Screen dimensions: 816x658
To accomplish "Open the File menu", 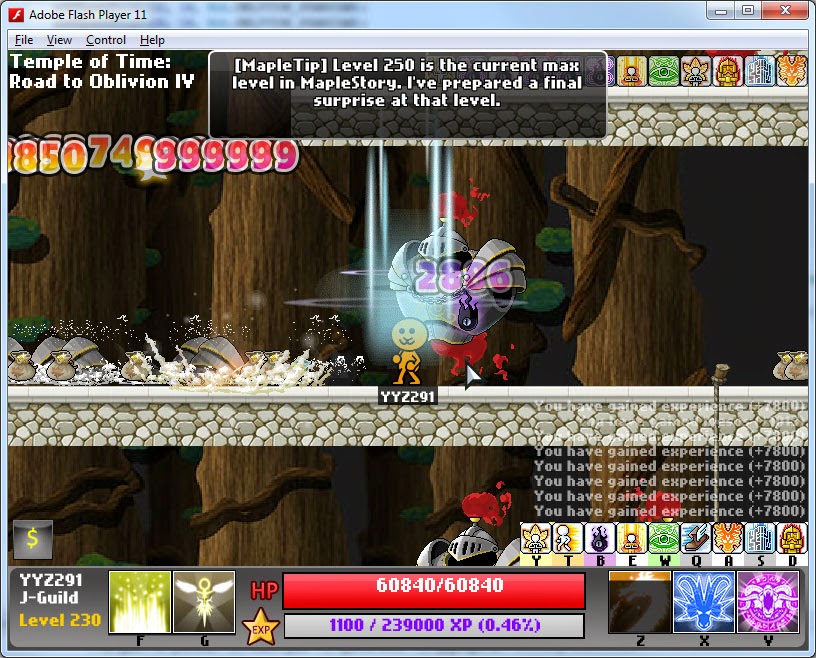I will (24, 40).
